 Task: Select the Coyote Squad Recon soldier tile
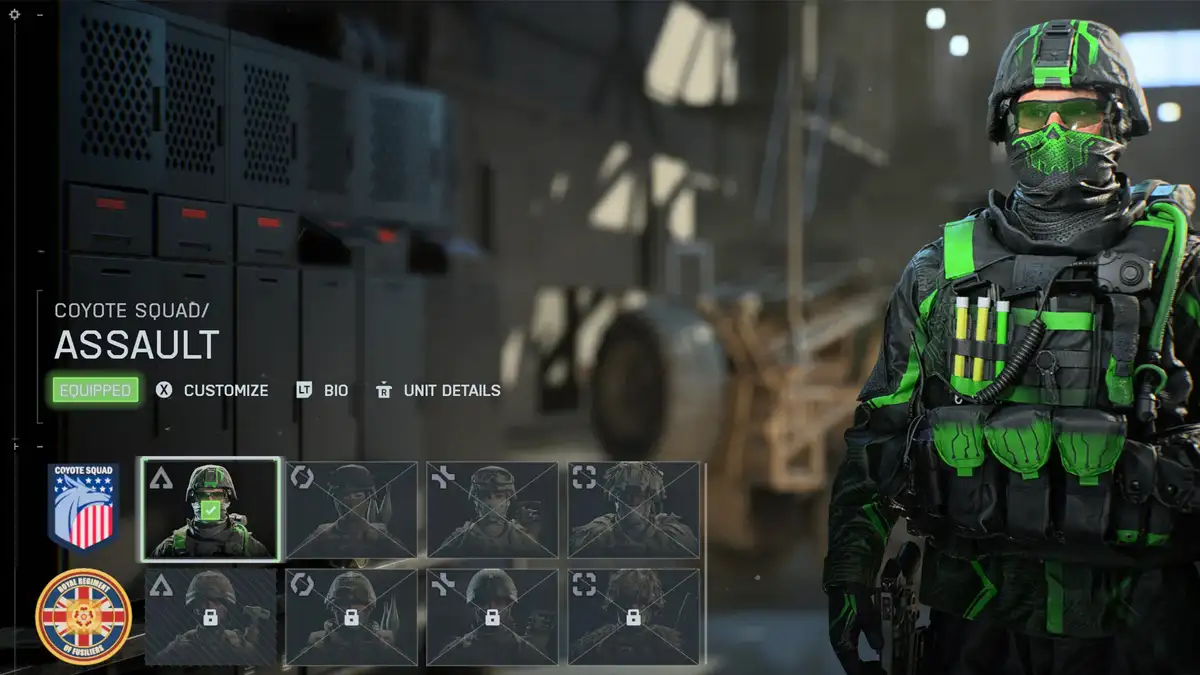pos(634,509)
